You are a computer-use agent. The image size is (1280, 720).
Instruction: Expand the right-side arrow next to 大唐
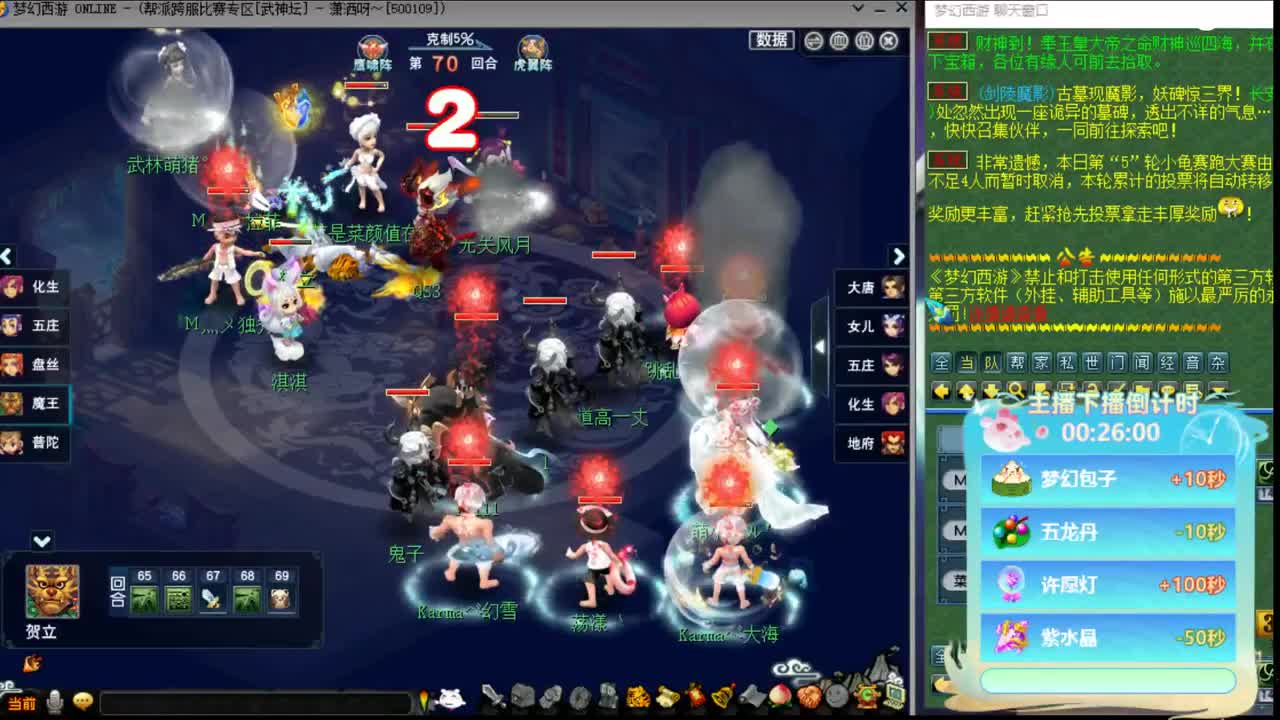[898, 256]
